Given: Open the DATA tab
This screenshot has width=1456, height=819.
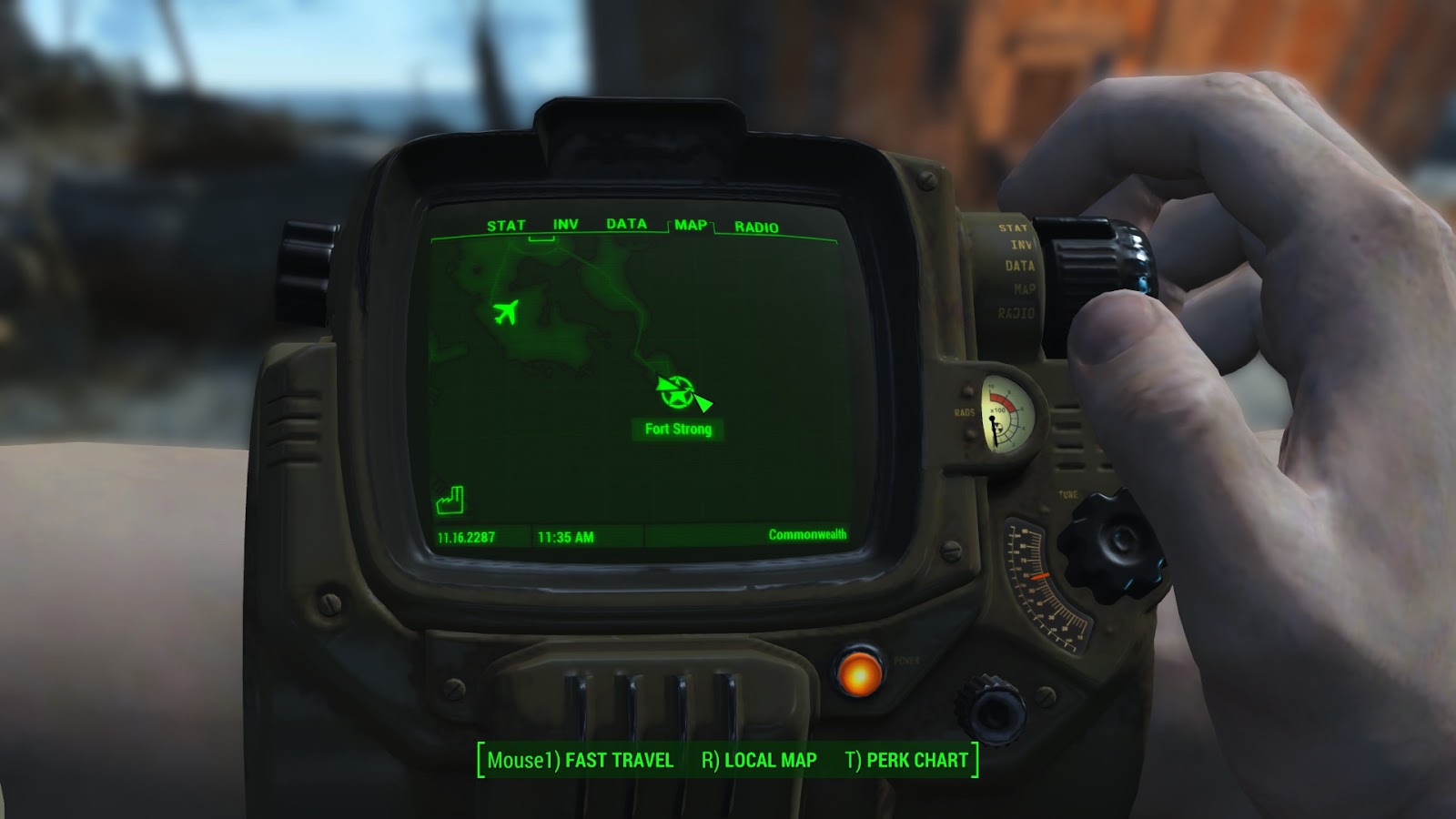Looking at the screenshot, I should point(625,223).
